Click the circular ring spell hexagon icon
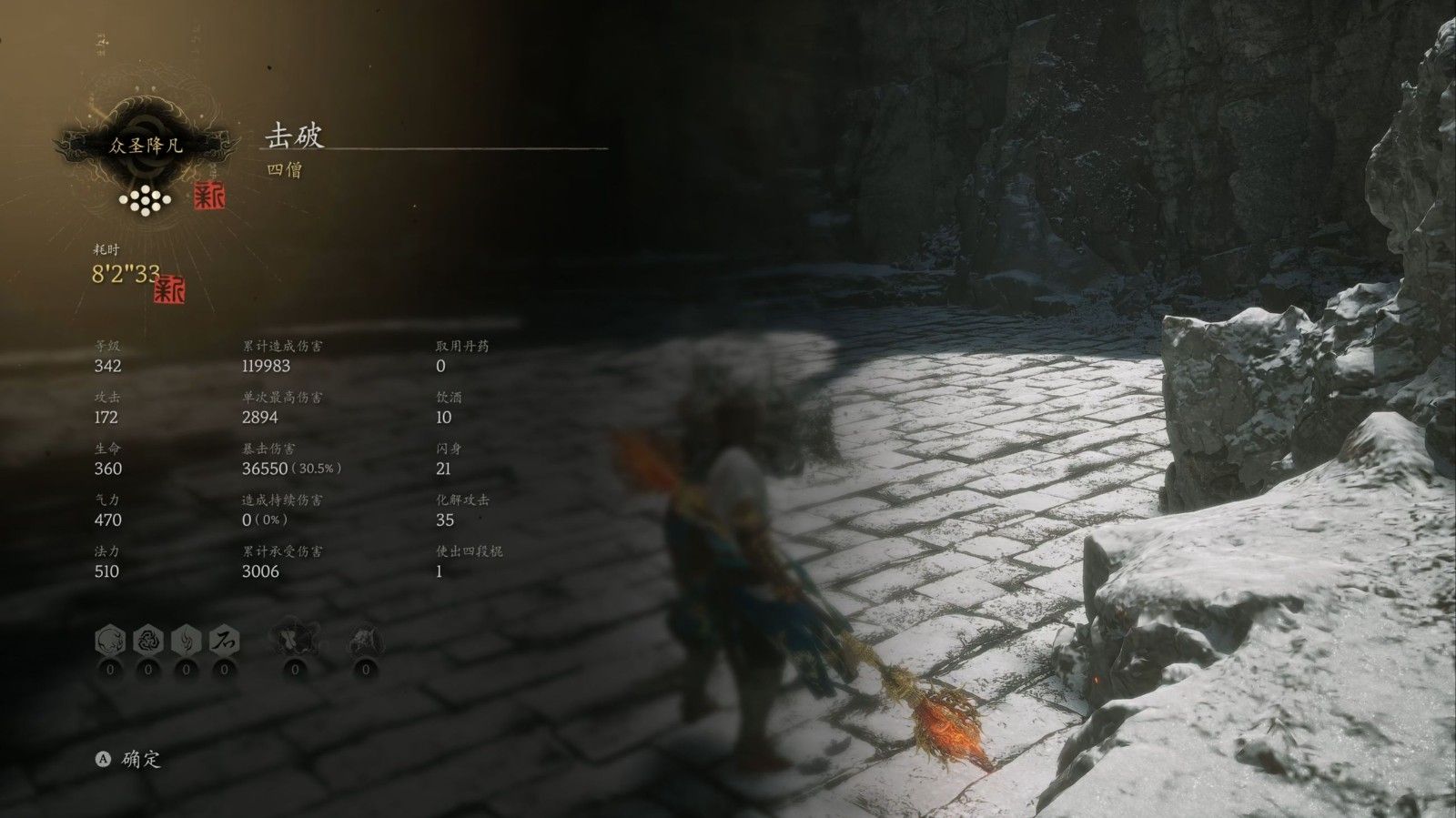Screen dimensions: 1456x818 click(x=108, y=641)
